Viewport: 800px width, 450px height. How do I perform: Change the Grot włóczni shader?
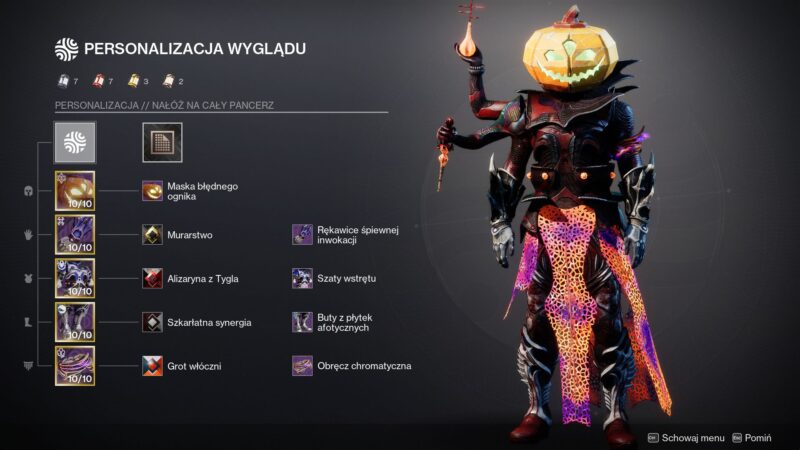[152, 366]
